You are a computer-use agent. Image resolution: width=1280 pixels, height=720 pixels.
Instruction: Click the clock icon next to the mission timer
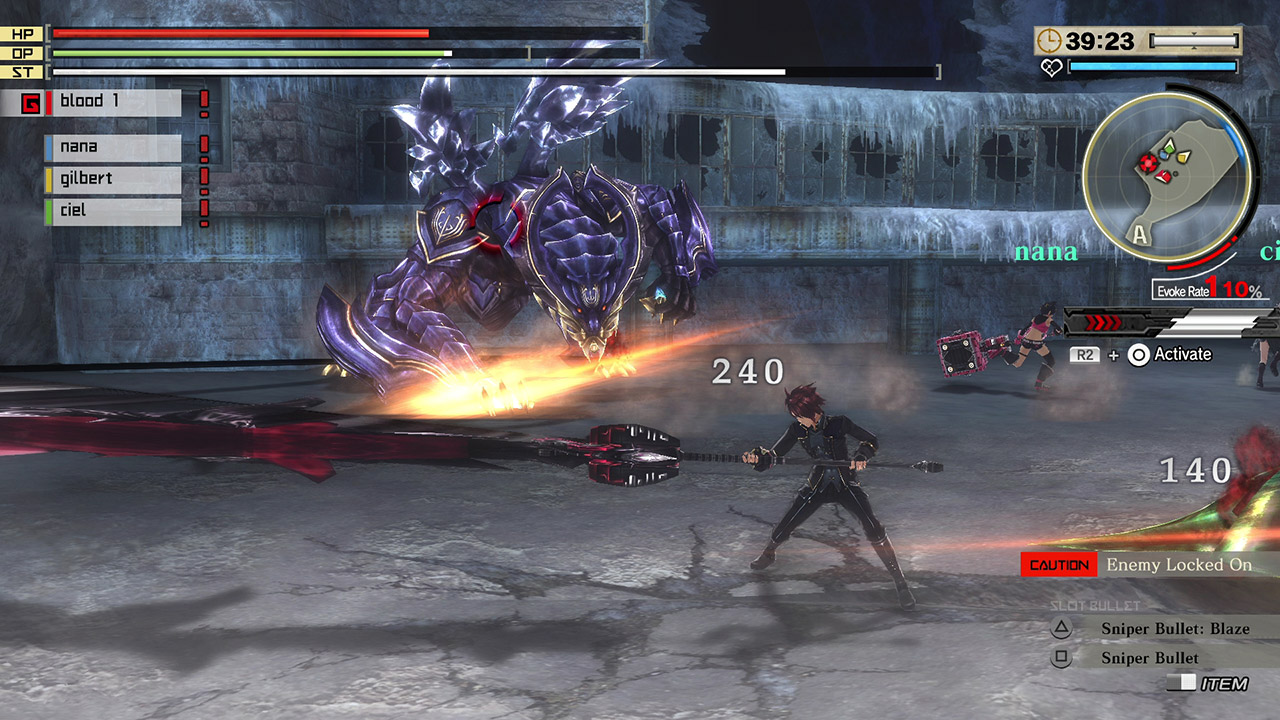point(1050,42)
